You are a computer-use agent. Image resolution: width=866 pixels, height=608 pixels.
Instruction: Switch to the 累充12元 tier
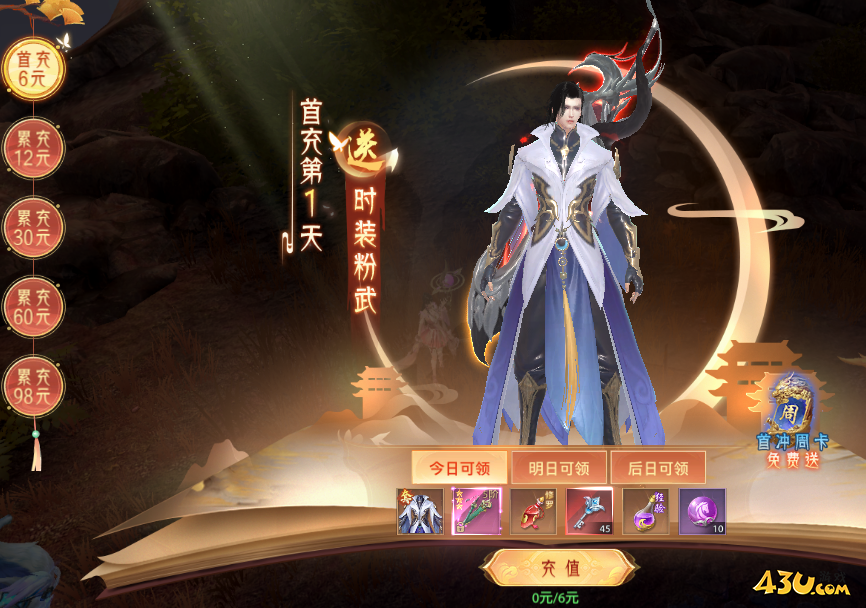34,148
